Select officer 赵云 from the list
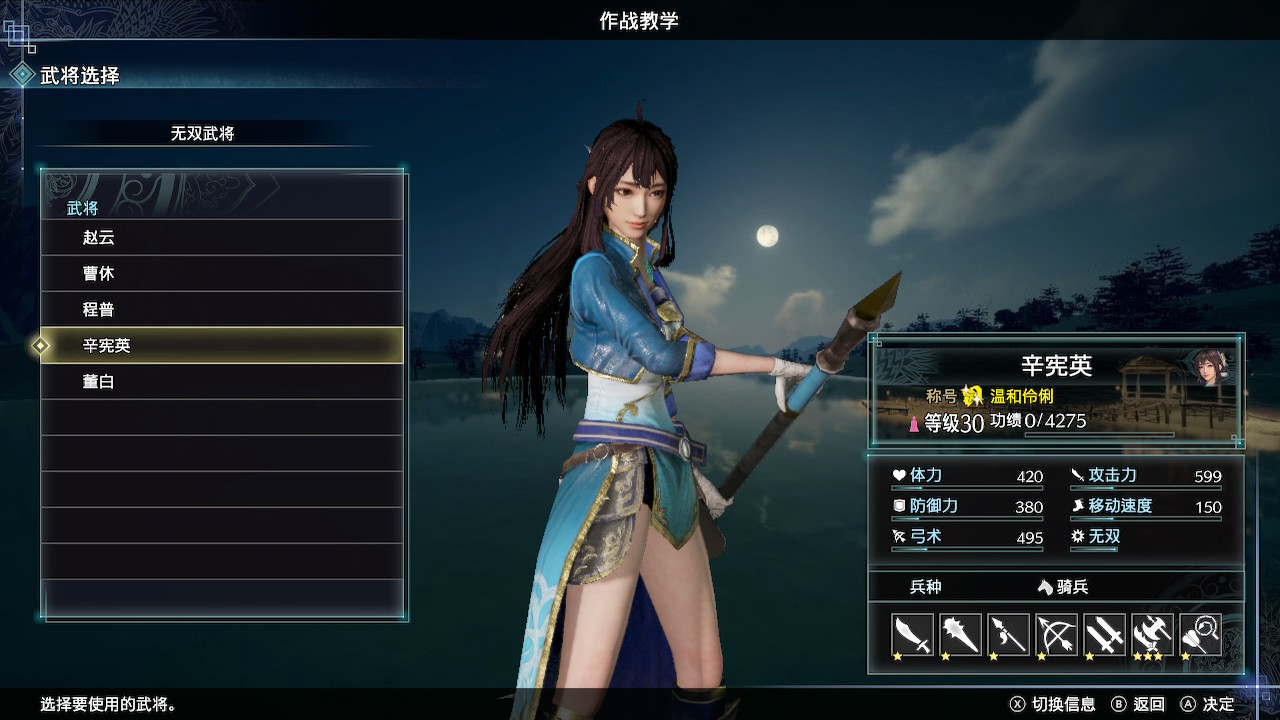Screen dimensions: 1280x720 coord(222,238)
